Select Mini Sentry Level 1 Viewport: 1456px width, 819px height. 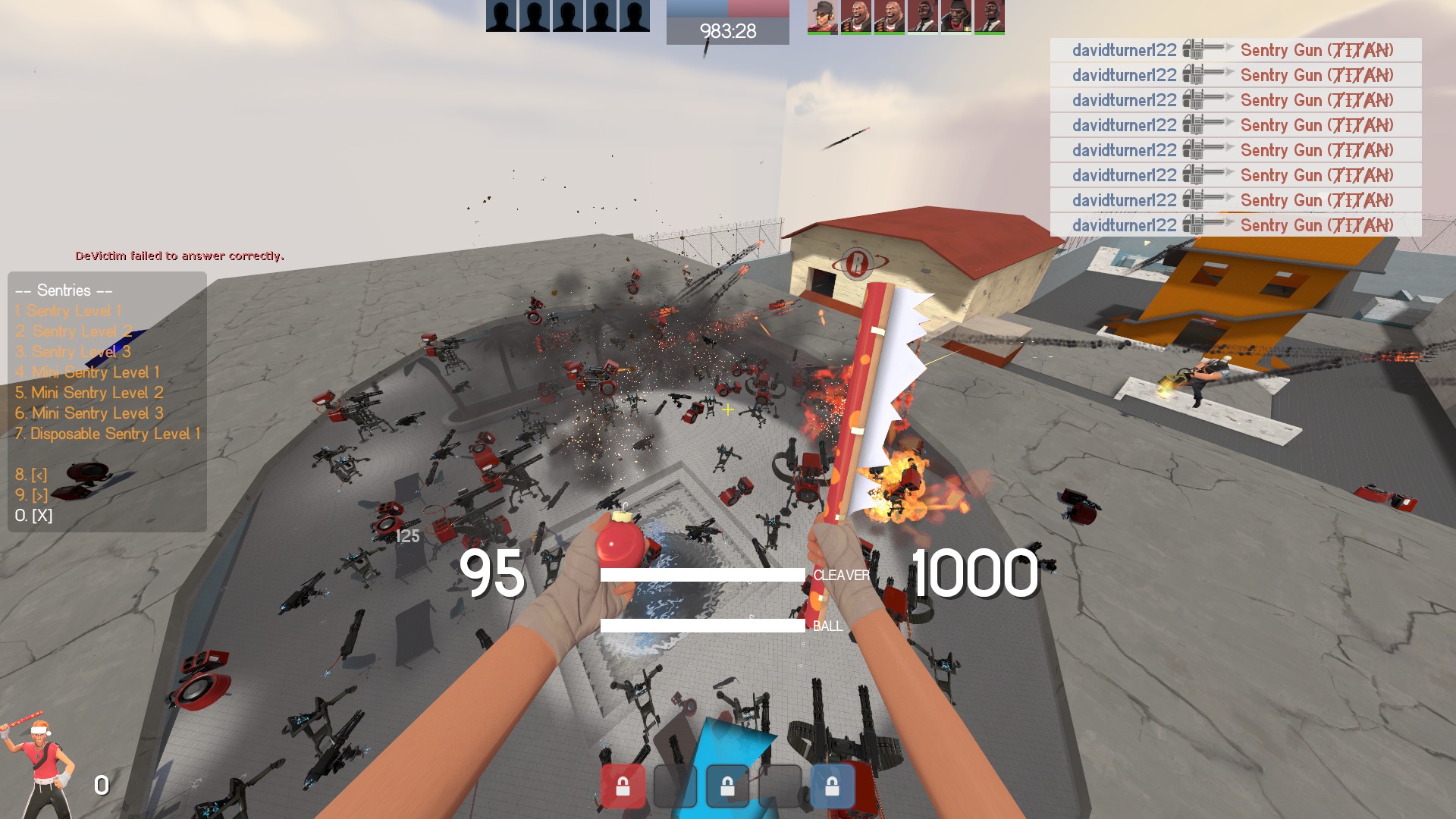pos(88,372)
